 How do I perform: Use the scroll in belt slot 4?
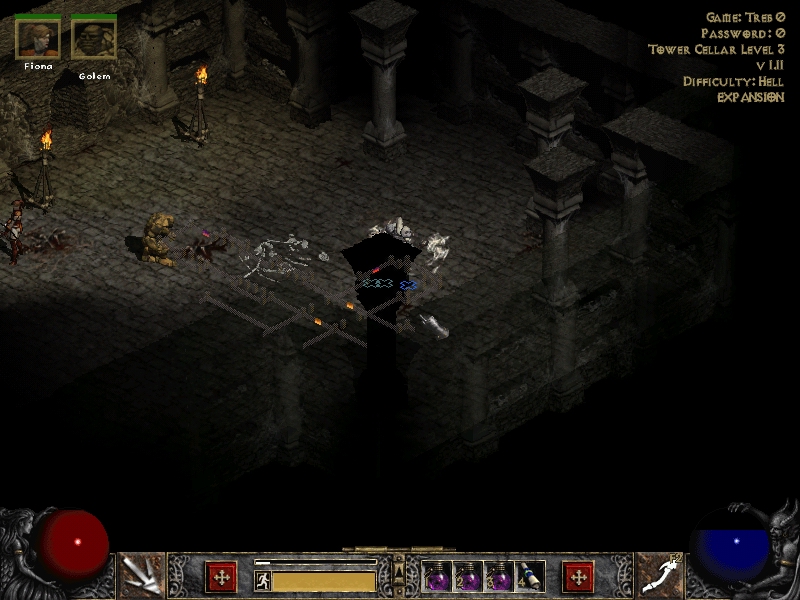pos(530,577)
